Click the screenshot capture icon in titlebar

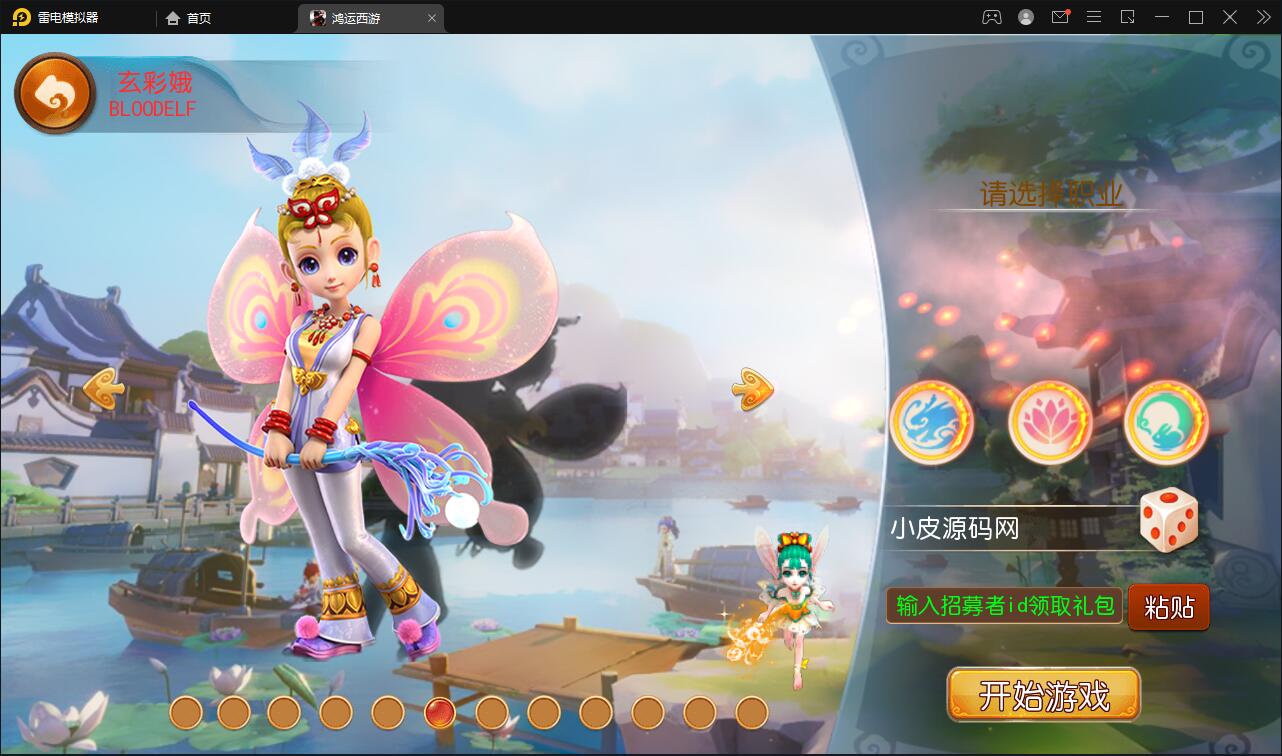(1128, 17)
